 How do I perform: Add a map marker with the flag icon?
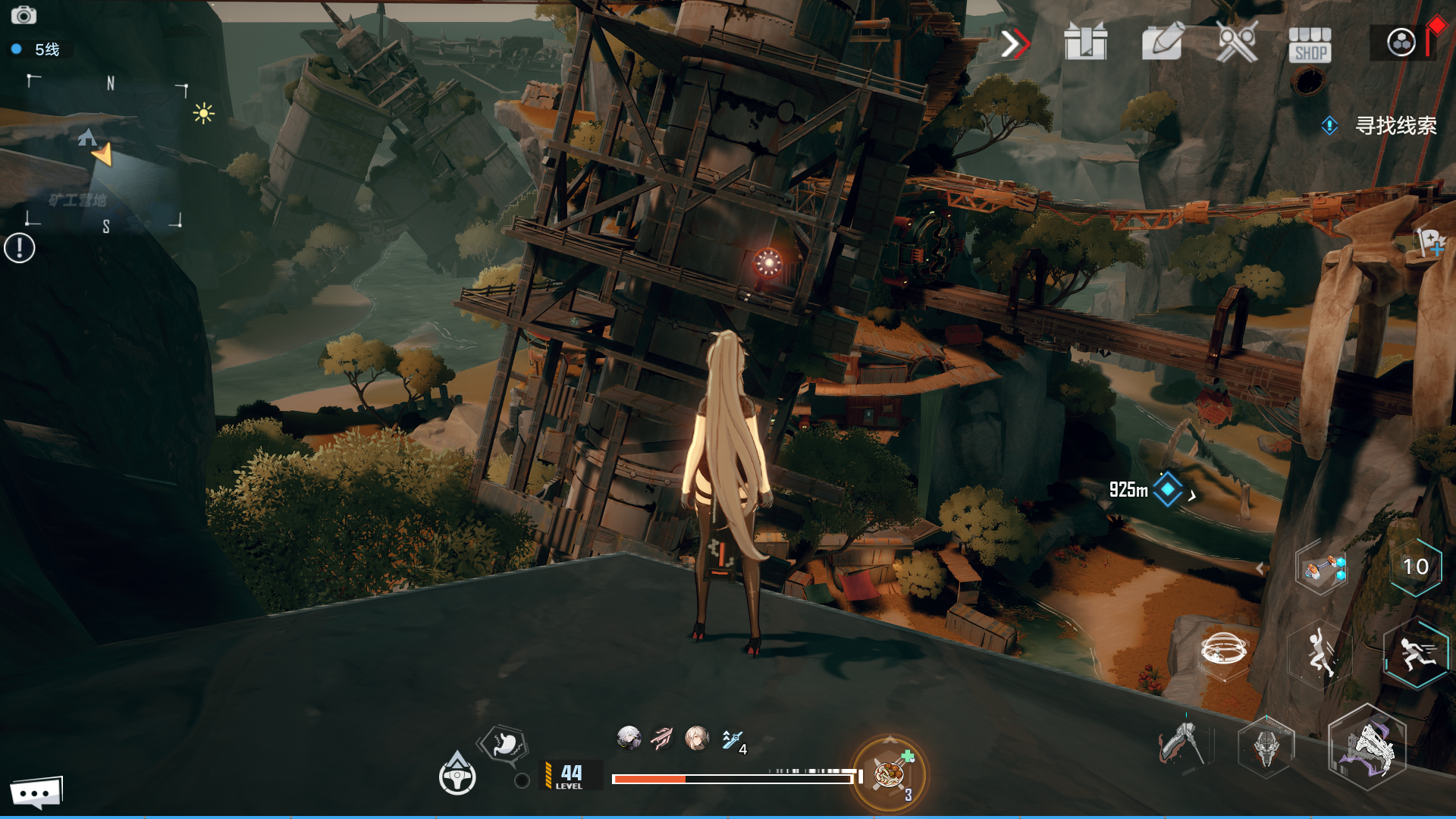(x=1430, y=243)
